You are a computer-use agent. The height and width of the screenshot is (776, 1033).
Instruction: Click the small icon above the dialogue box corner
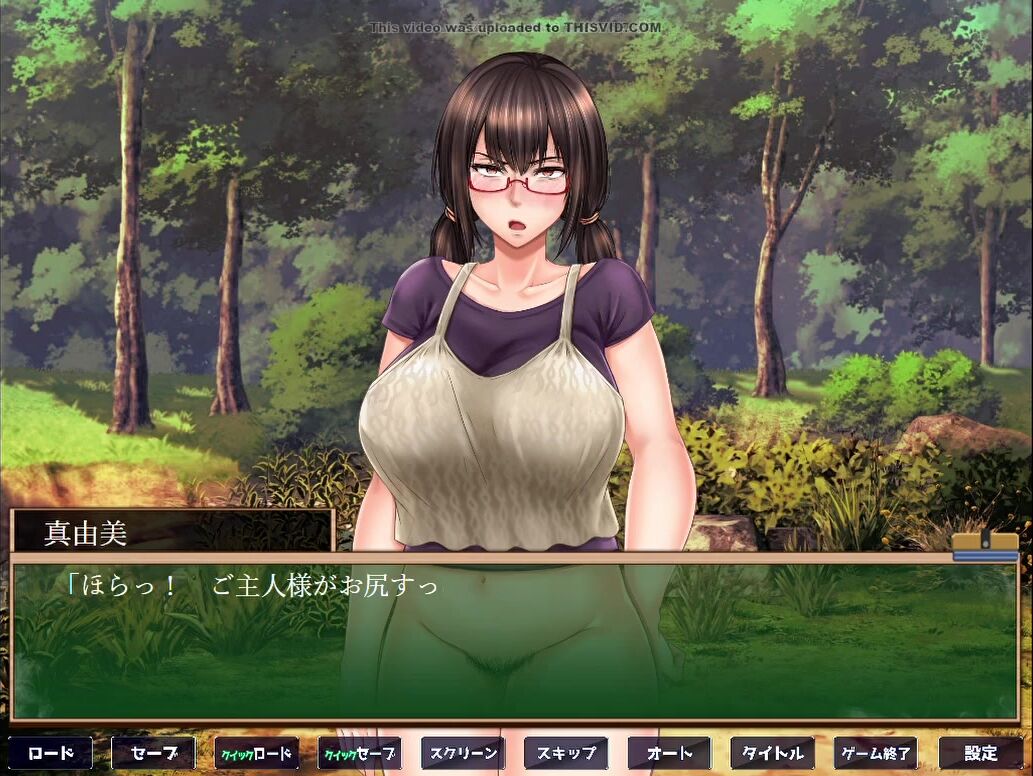(x=984, y=546)
